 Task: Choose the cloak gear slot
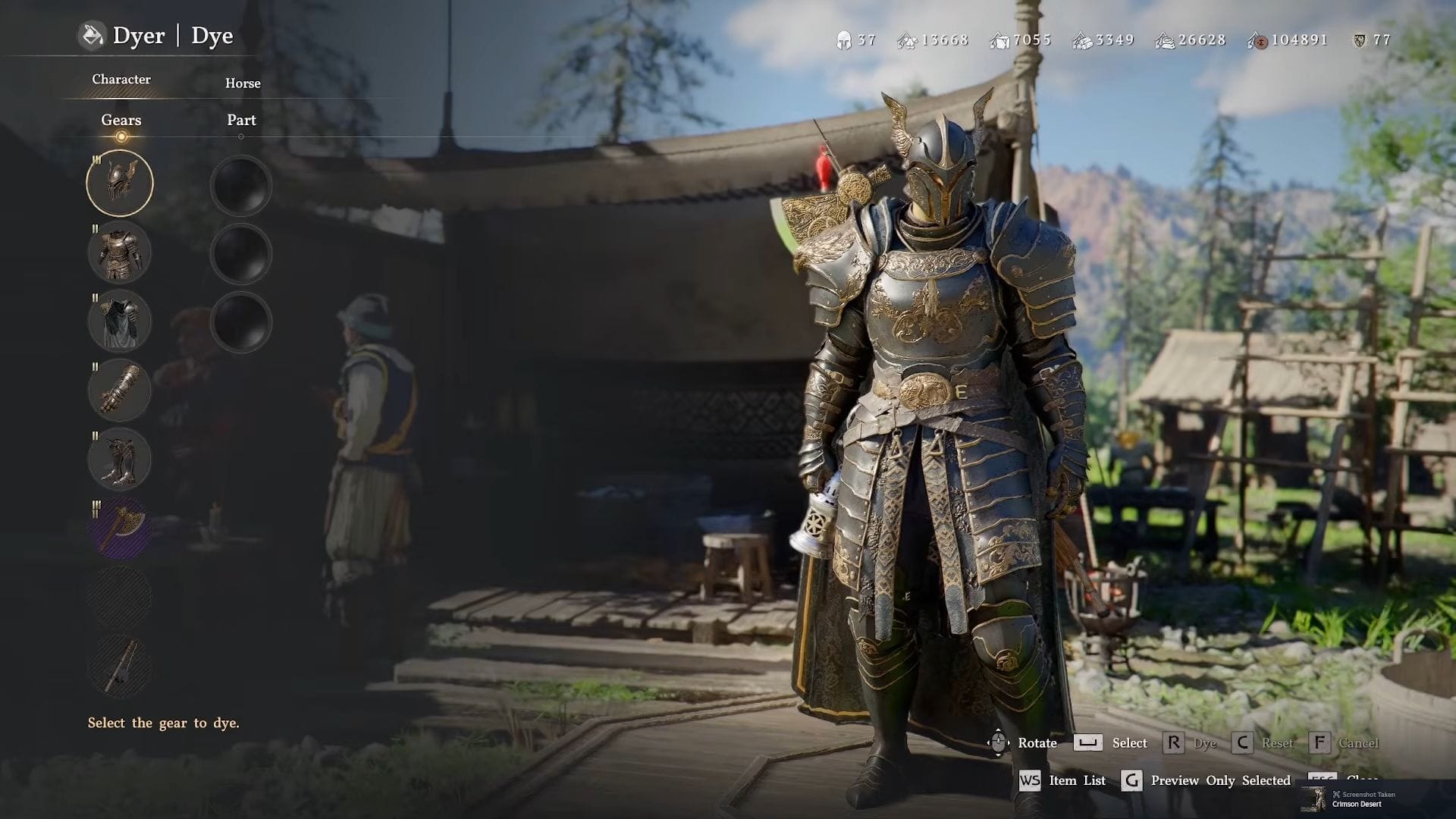coord(120,321)
